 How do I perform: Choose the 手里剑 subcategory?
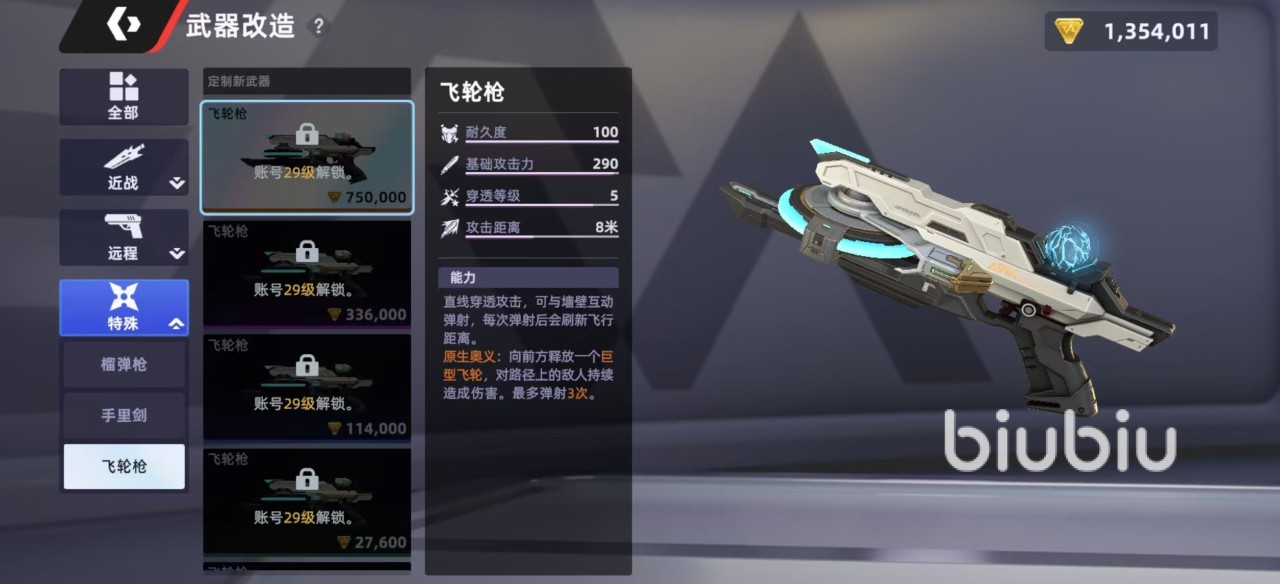(x=124, y=415)
